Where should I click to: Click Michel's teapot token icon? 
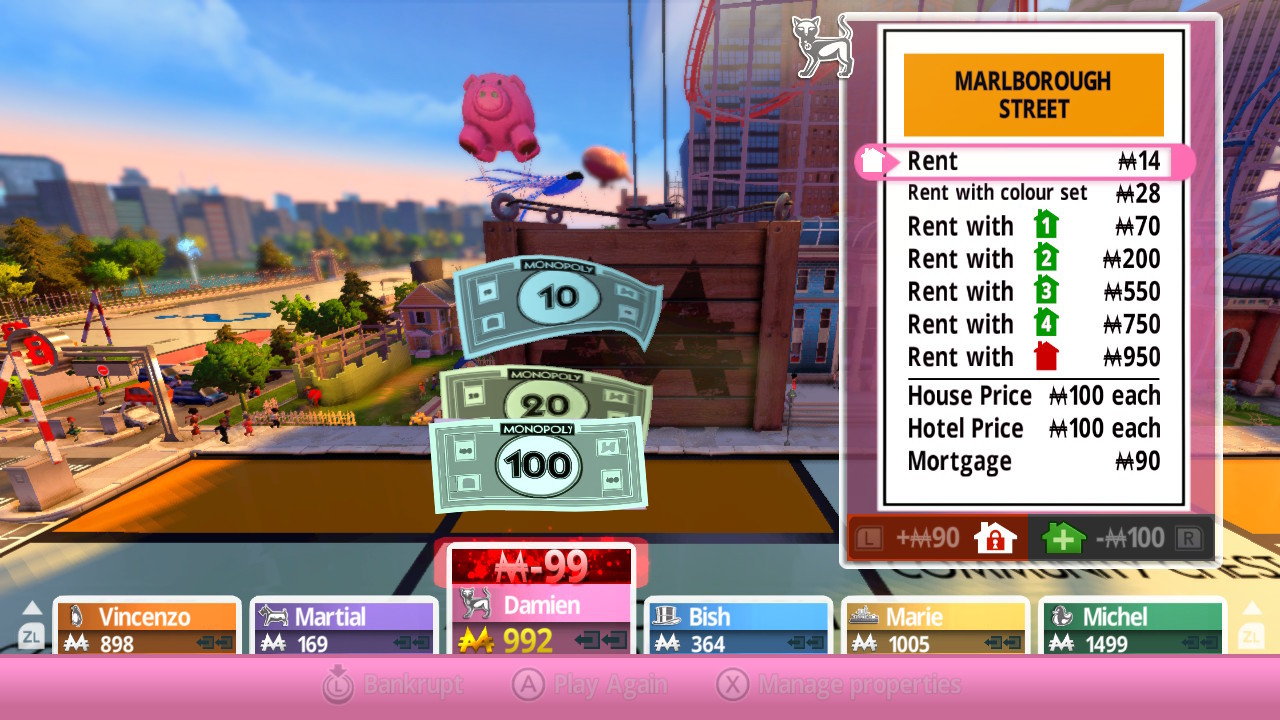1063,616
